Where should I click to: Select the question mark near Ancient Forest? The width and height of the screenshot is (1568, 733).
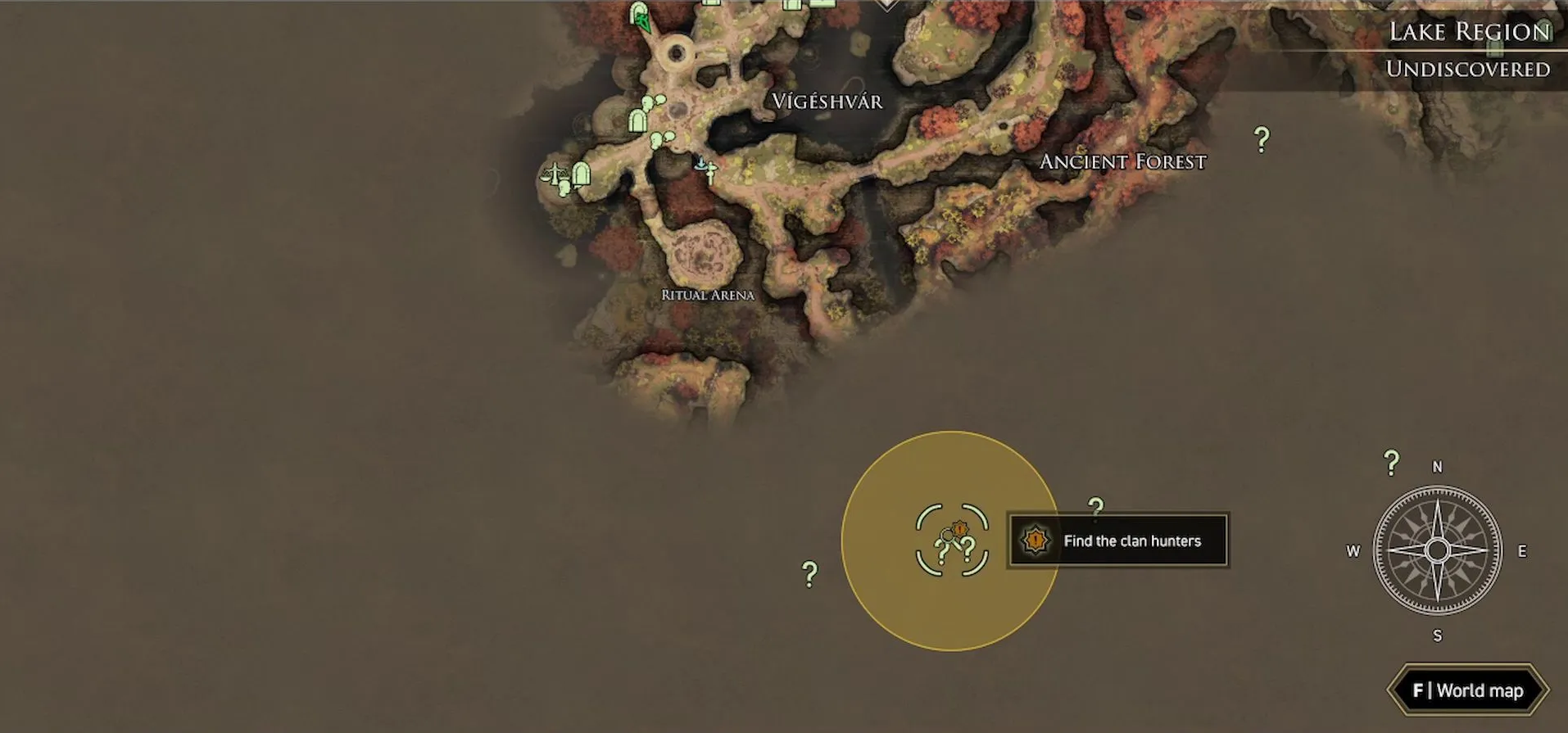tap(1262, 139)
